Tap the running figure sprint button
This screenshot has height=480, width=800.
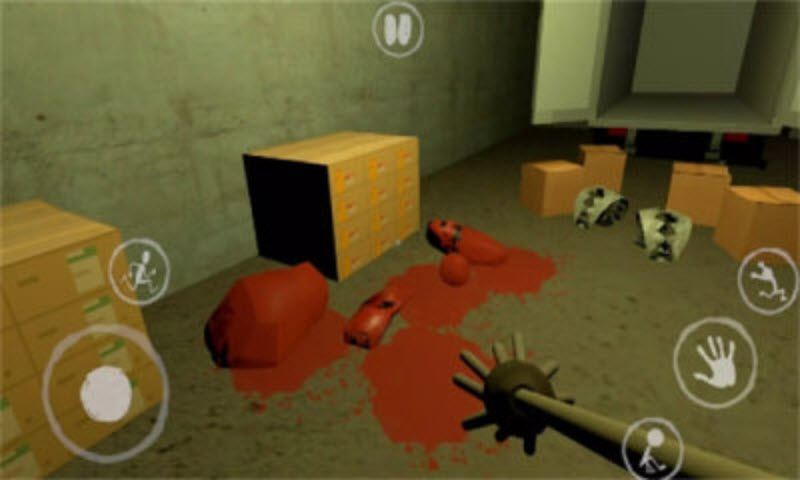pyautogui.click(x=139, y=271)
